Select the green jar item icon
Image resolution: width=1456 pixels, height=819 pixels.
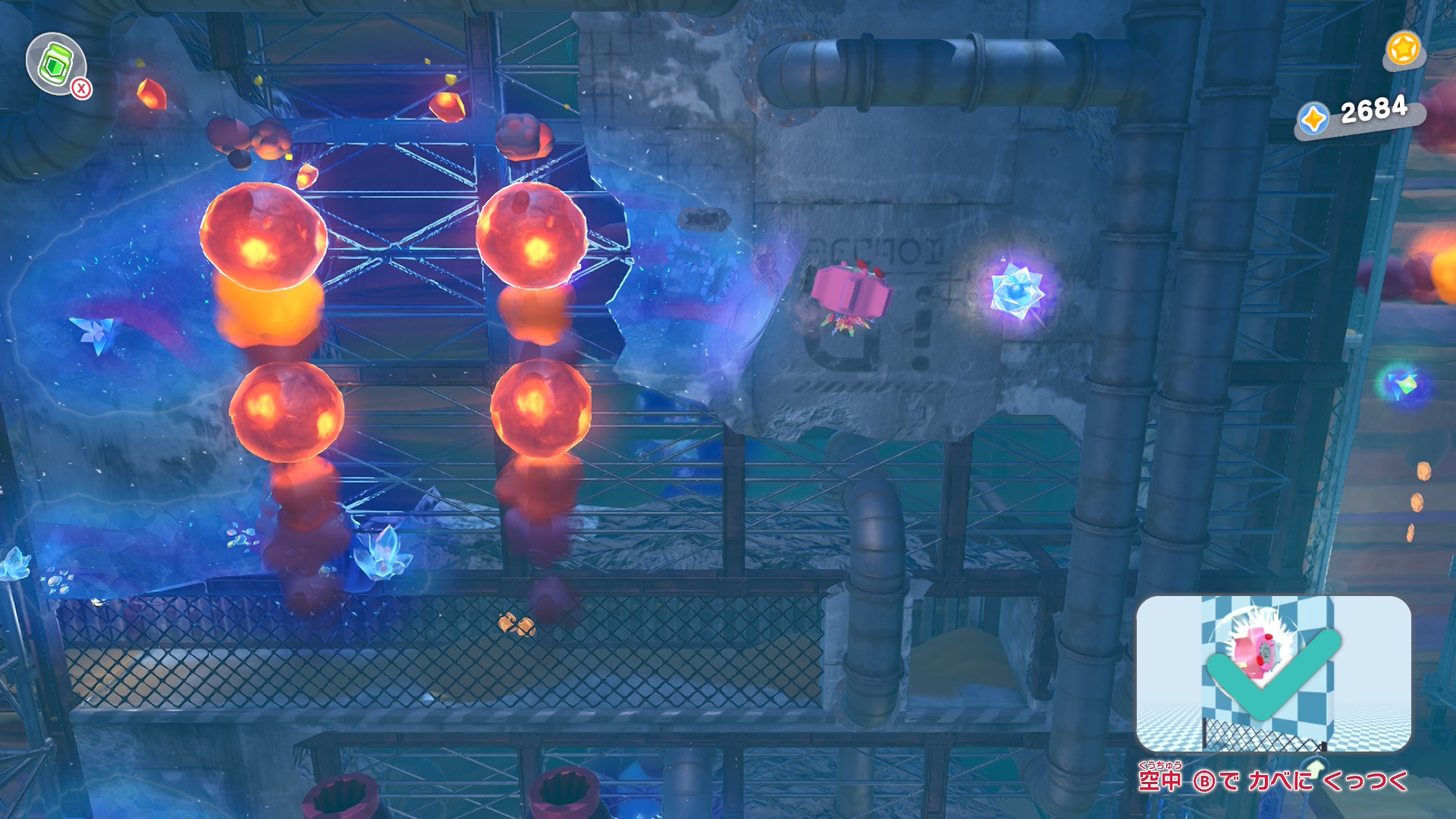pos(55,64)
